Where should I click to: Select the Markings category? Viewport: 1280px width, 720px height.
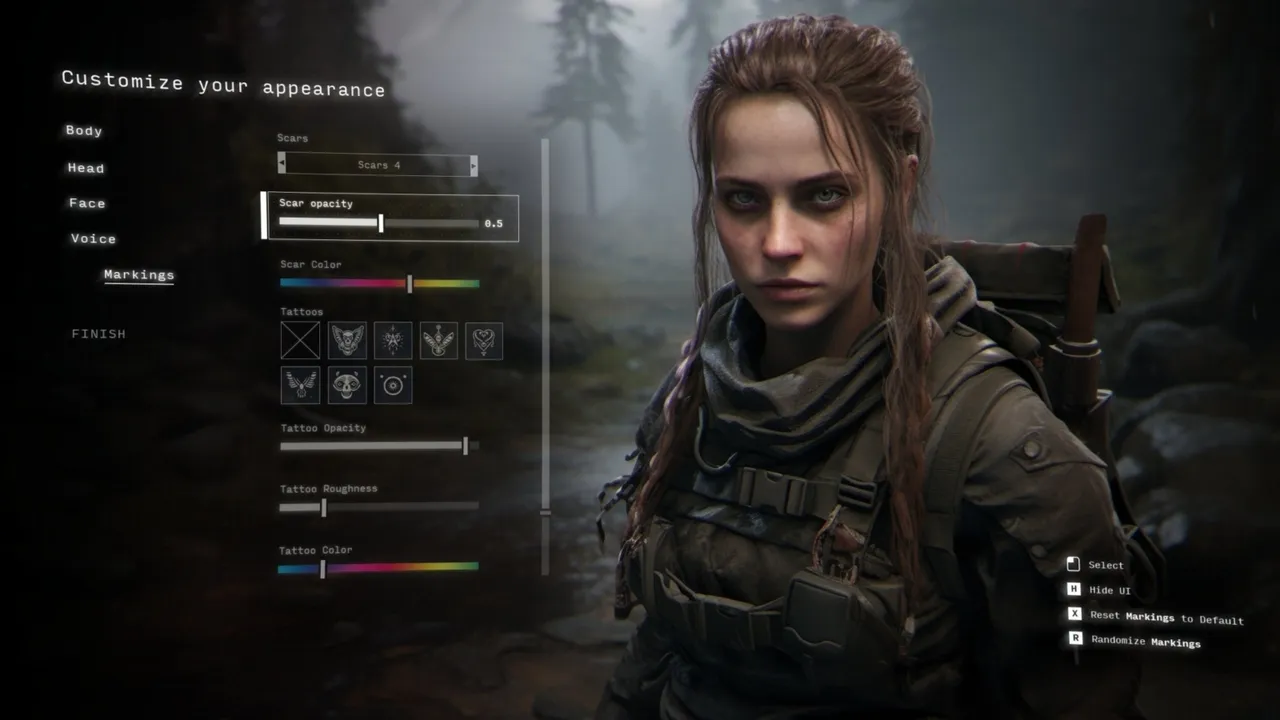point(138,275)
